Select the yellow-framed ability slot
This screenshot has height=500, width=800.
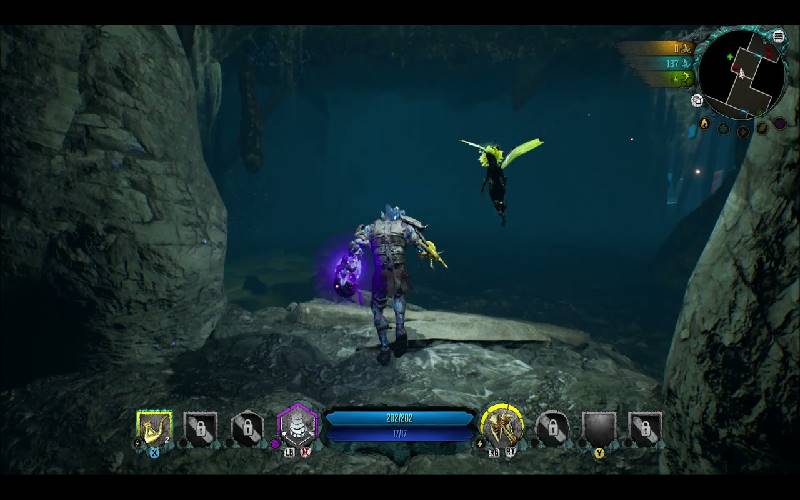pos(154,428)
